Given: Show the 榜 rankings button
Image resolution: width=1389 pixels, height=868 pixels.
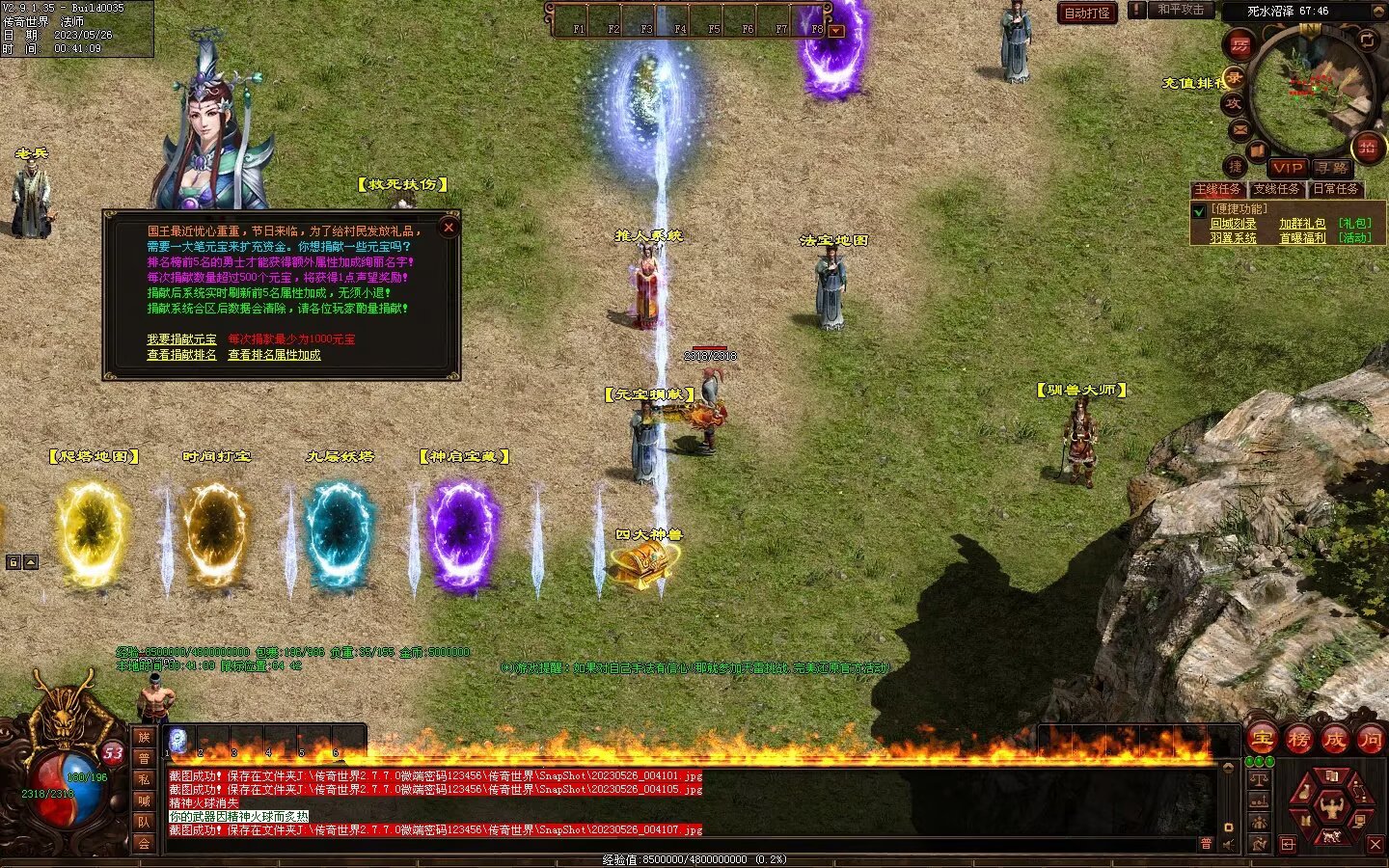Looking at the screenshot, I should point(1298,740).
